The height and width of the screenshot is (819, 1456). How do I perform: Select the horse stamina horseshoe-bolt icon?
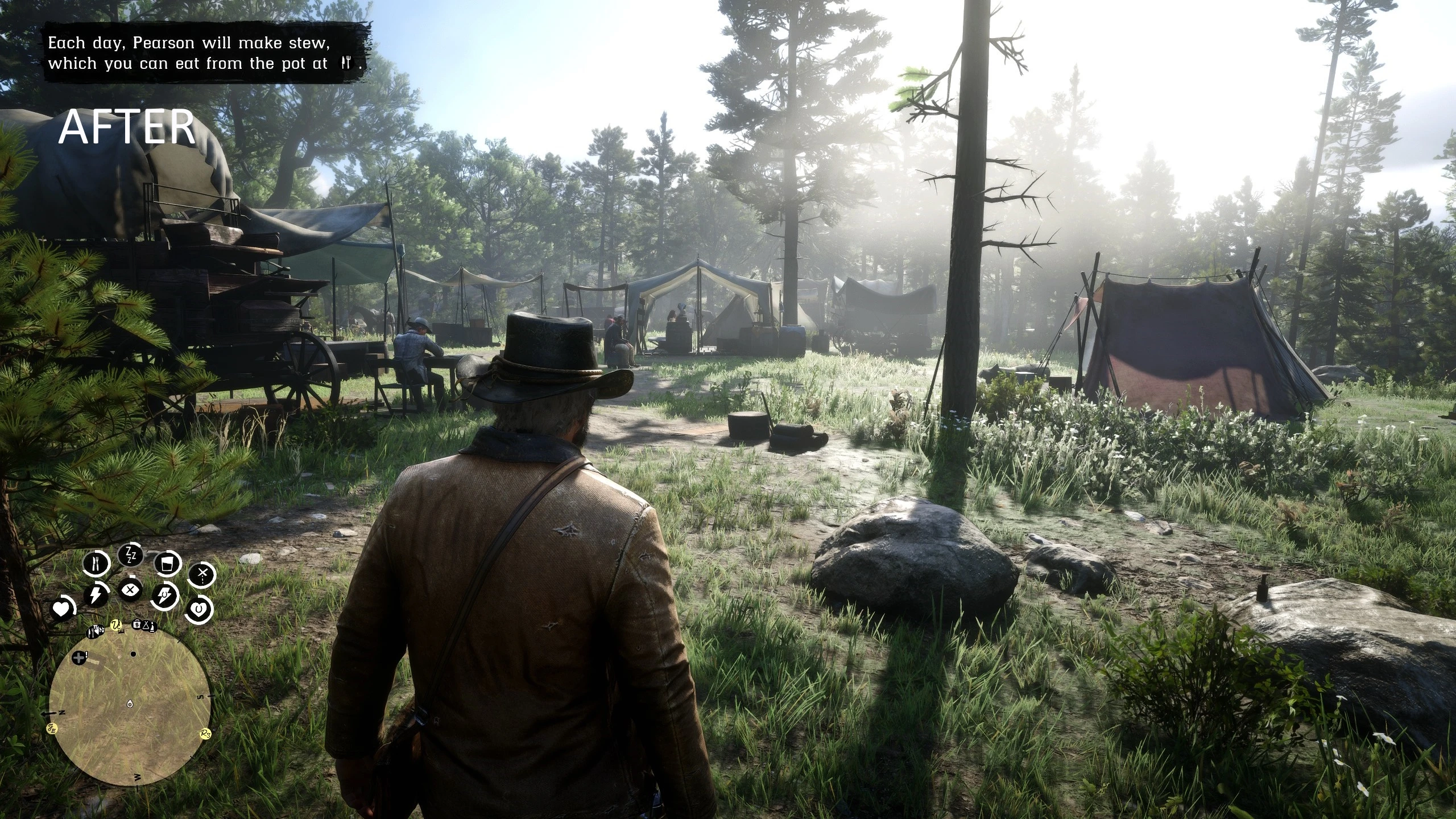pyautogui.click(x=165, y=595)
